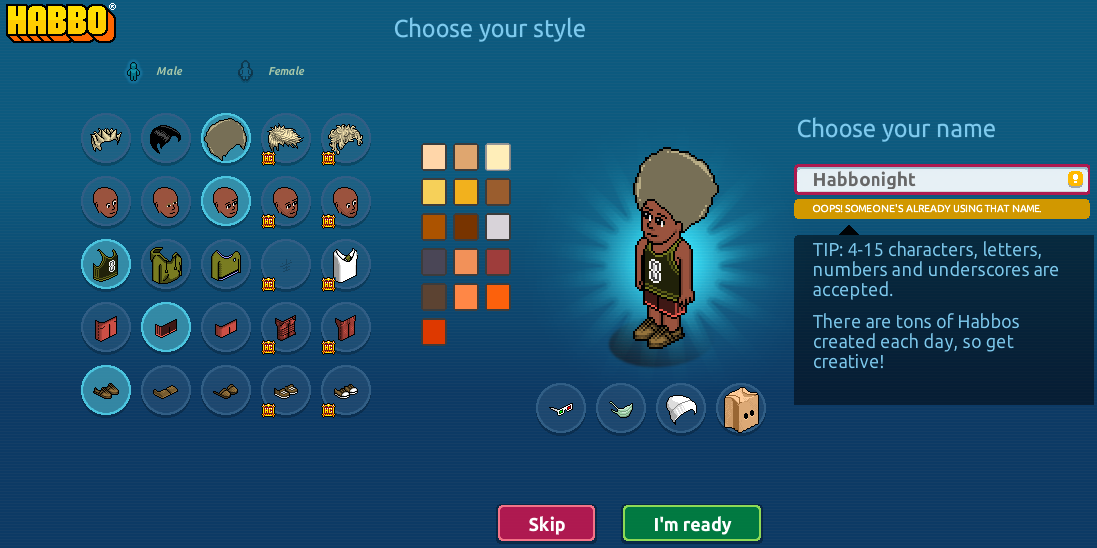Select the sunglasses accessory
The height and width of the screenshot is (548, 1097).
click(561, 408)
